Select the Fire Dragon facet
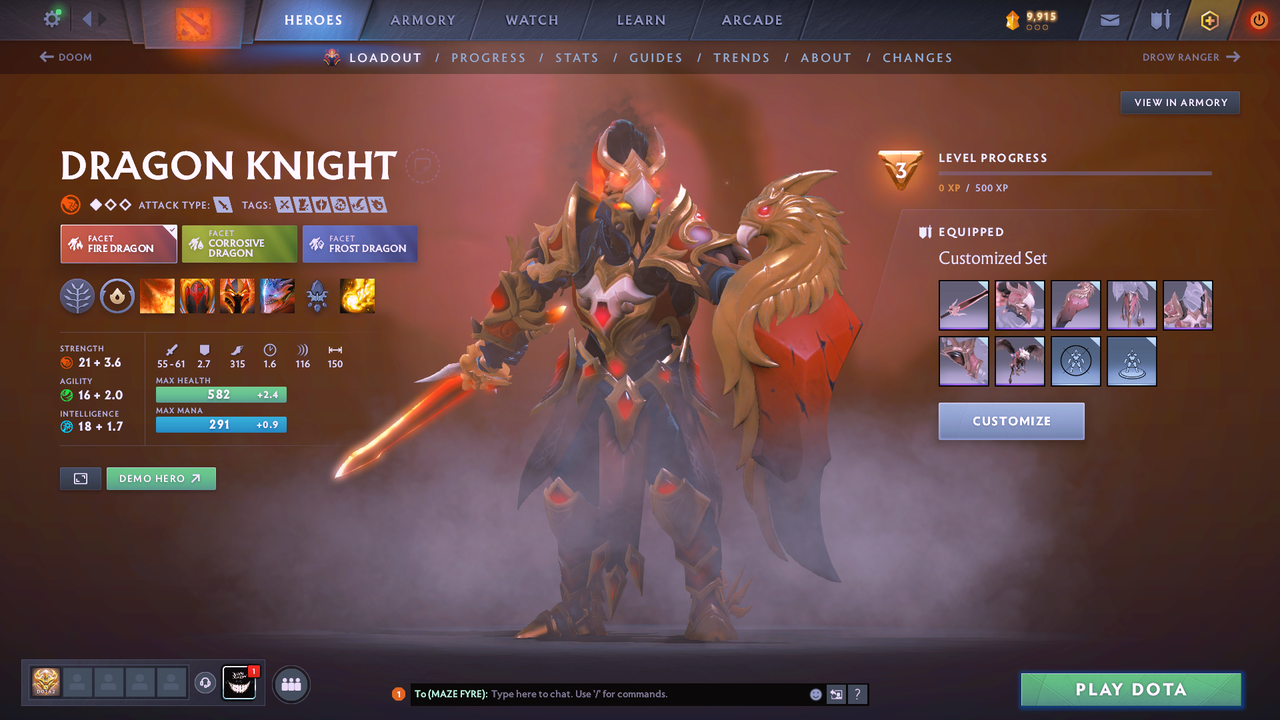1280x720 pixels. point(118,243)
